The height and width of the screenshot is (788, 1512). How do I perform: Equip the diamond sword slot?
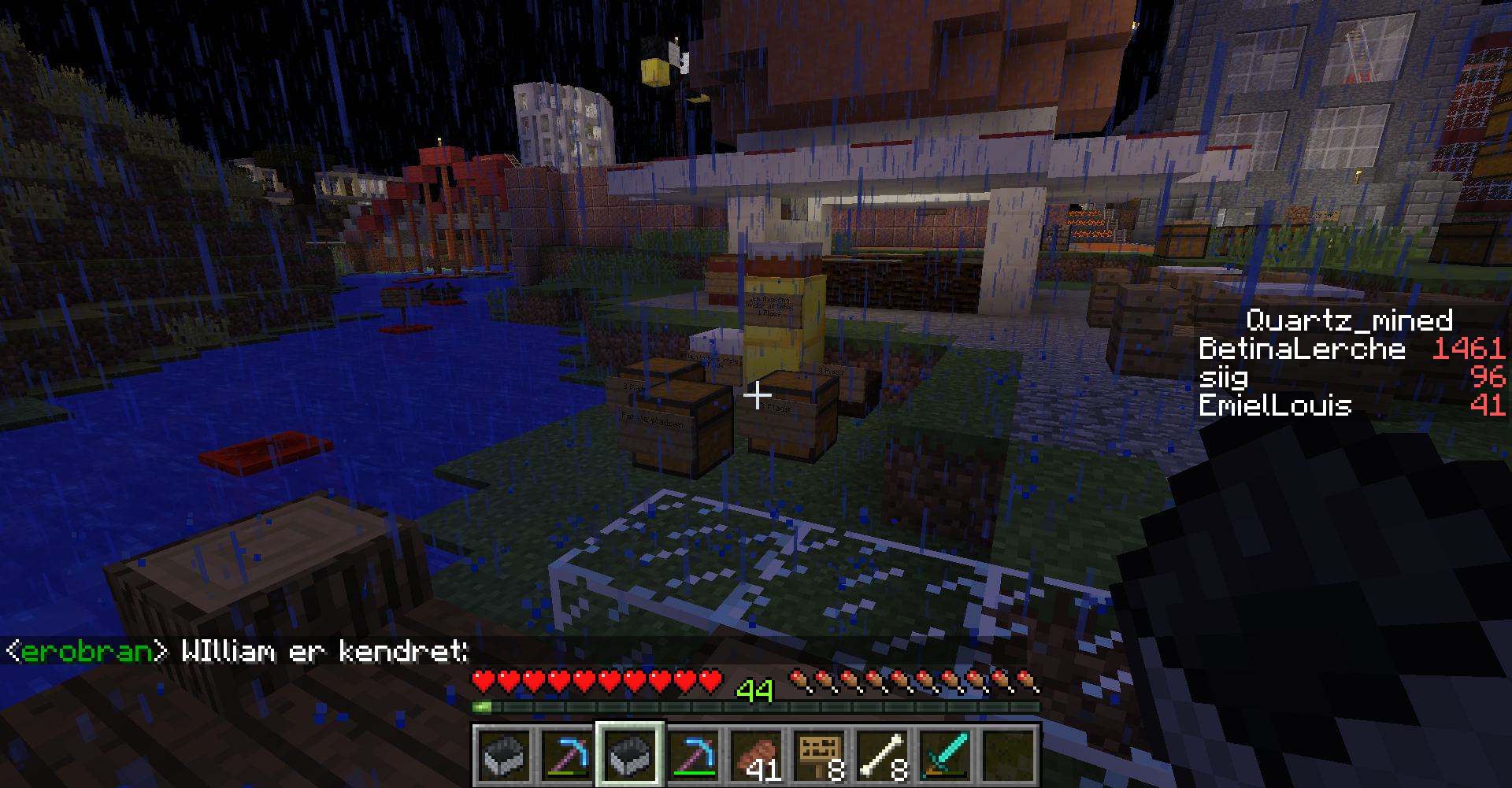tap(945, 756)
